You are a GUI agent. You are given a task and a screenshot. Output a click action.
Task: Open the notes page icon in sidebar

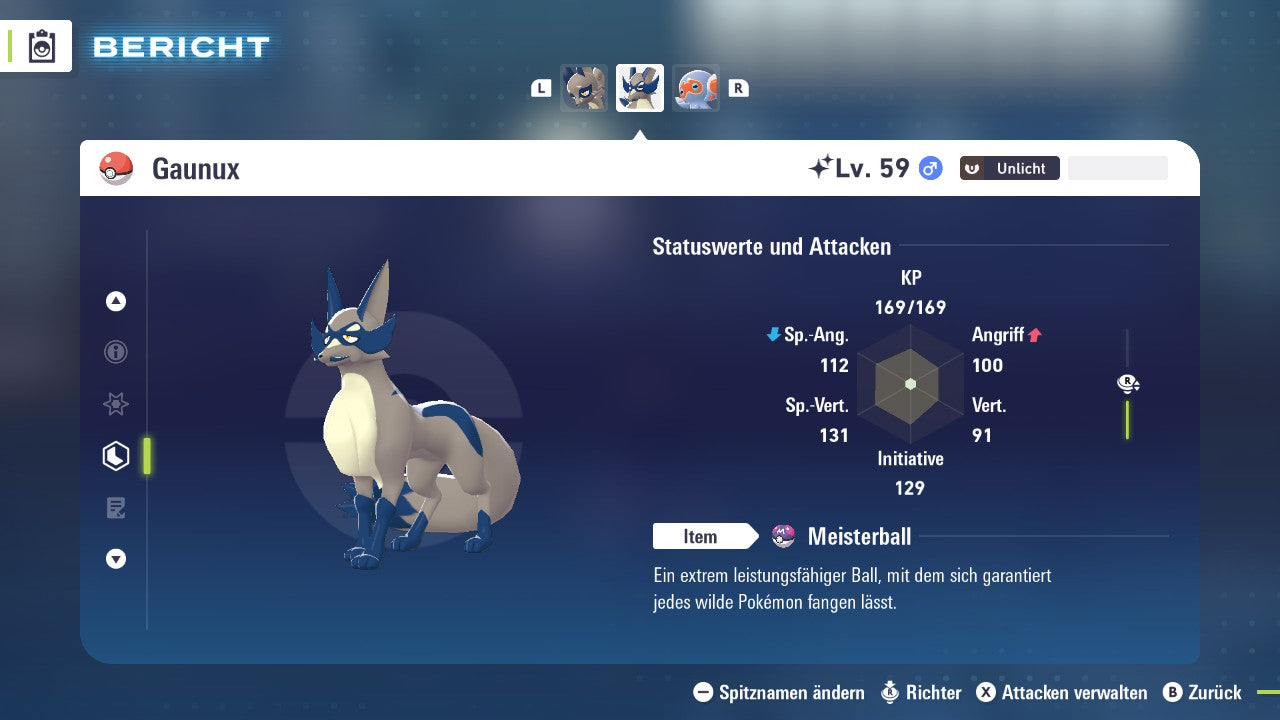(x=115, y=508)
